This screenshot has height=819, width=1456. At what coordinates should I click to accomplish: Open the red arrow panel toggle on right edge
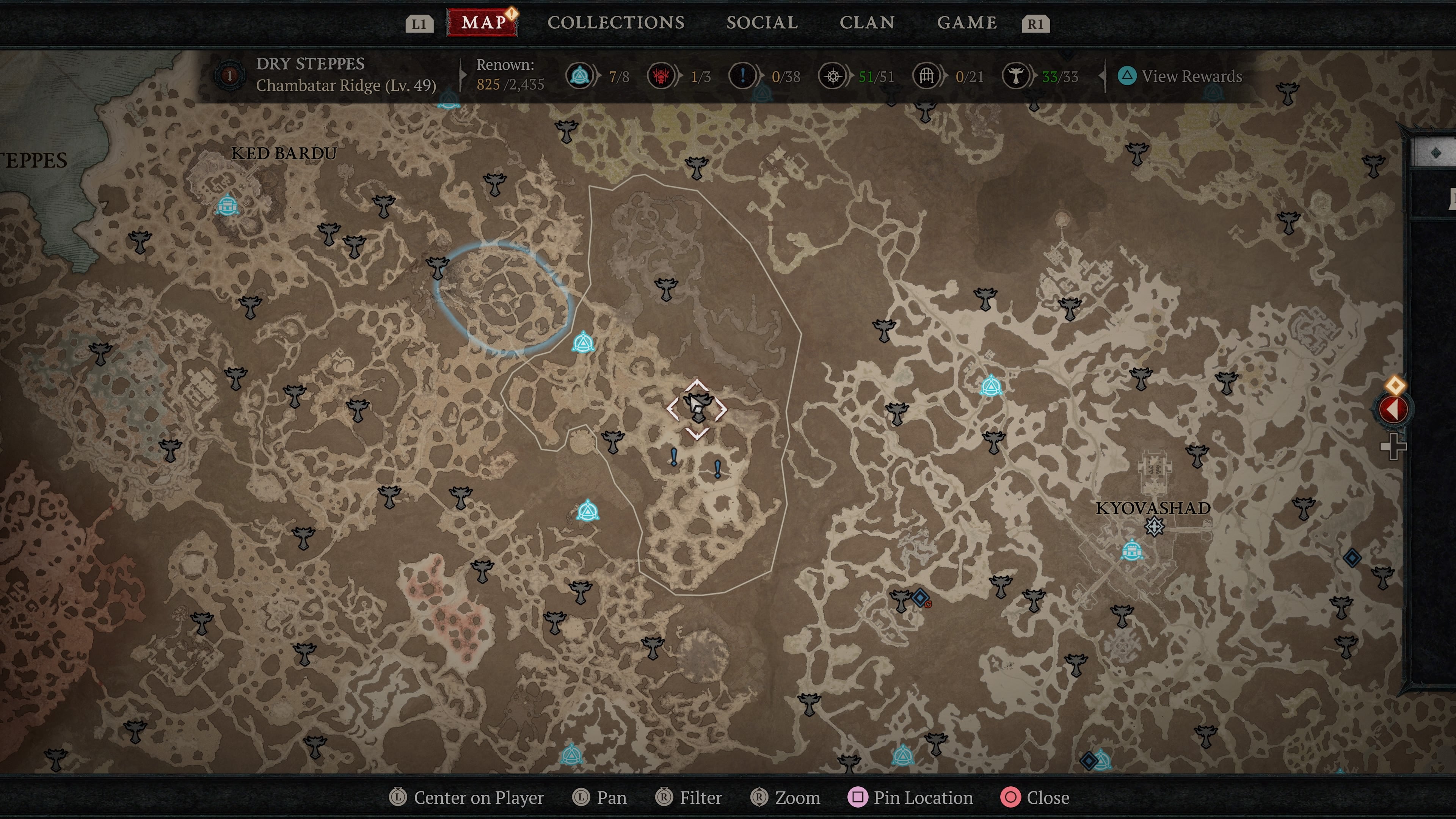[x=1393, y=410]
